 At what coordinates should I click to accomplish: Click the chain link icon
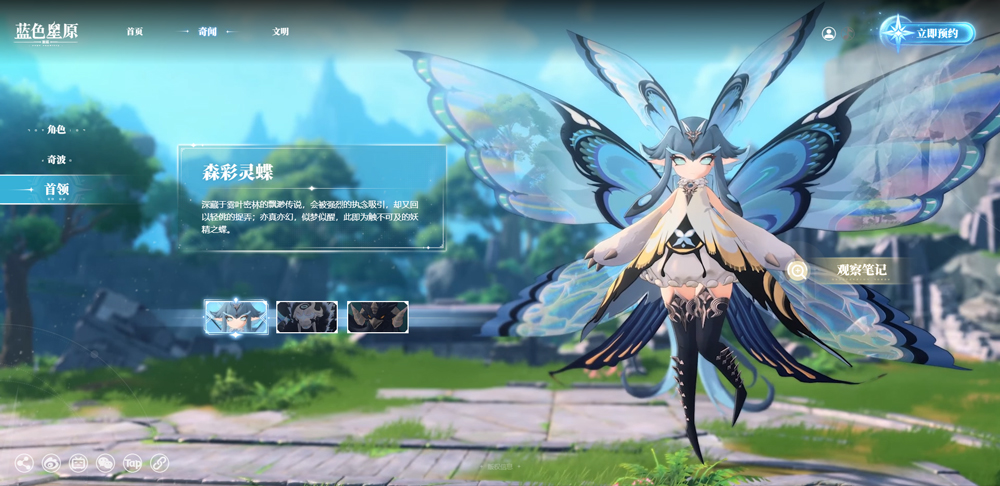159,463
